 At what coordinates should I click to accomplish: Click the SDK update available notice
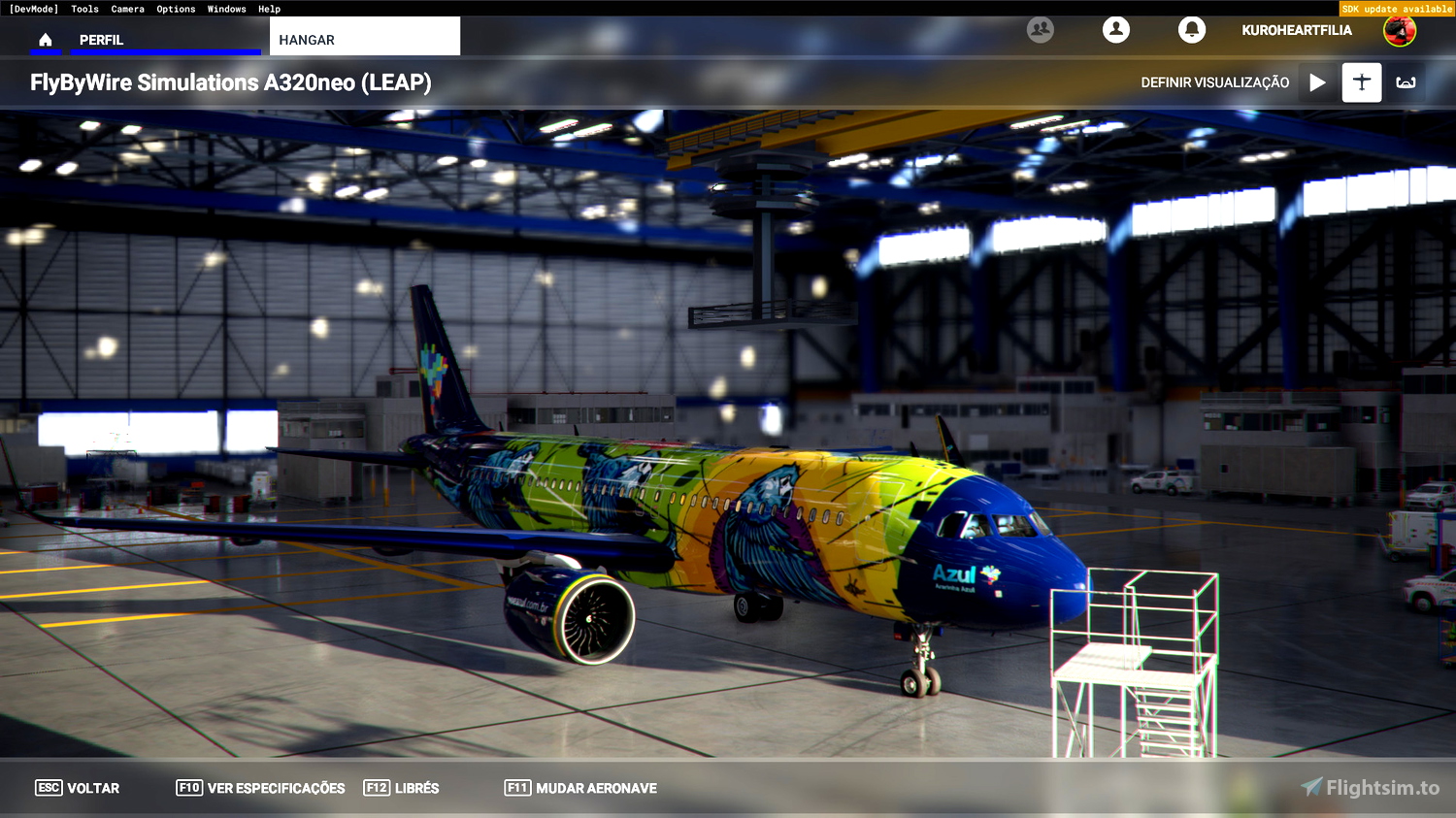(1395, 8)
